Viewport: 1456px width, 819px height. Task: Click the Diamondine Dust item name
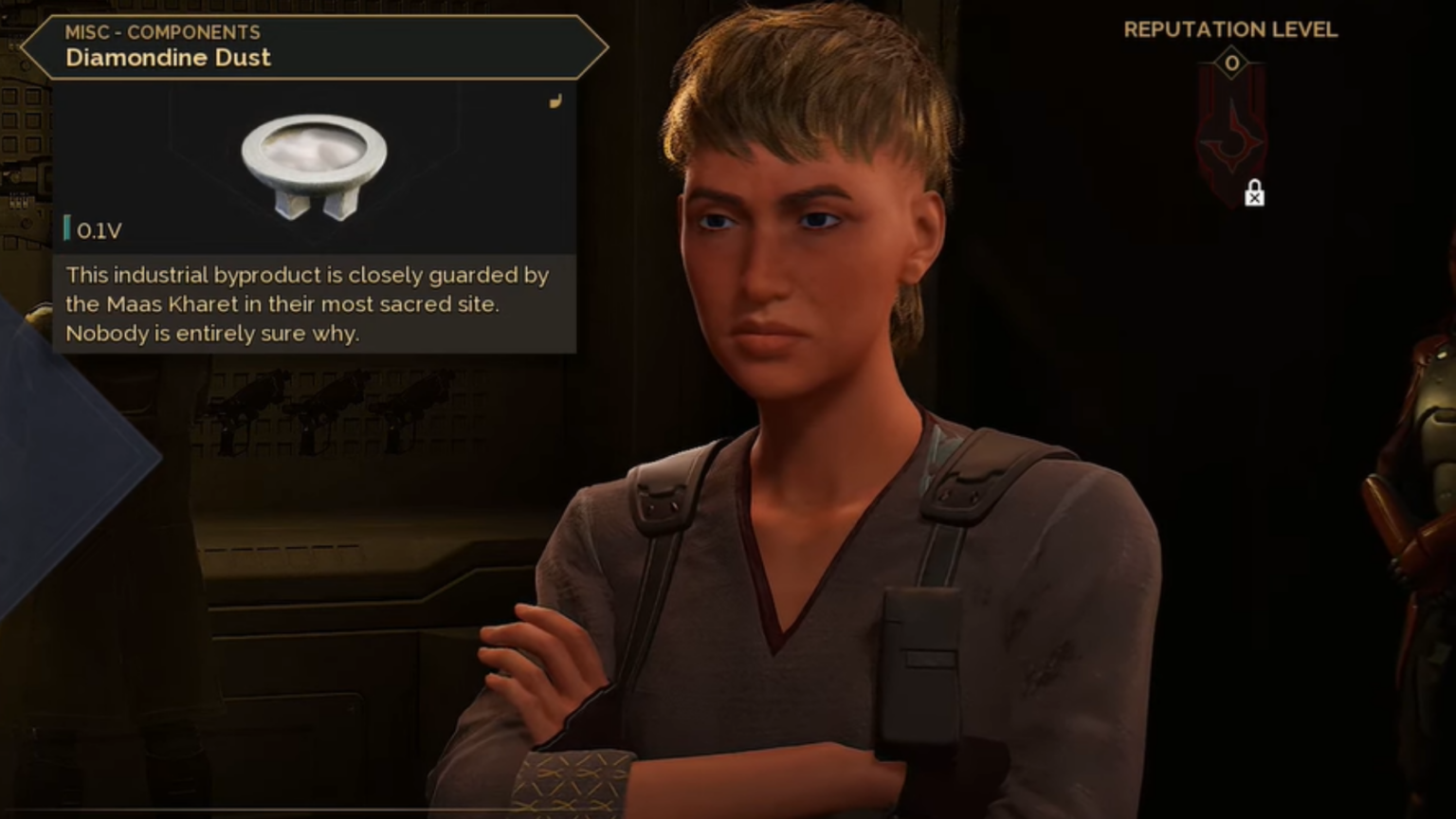pos(168,58)
